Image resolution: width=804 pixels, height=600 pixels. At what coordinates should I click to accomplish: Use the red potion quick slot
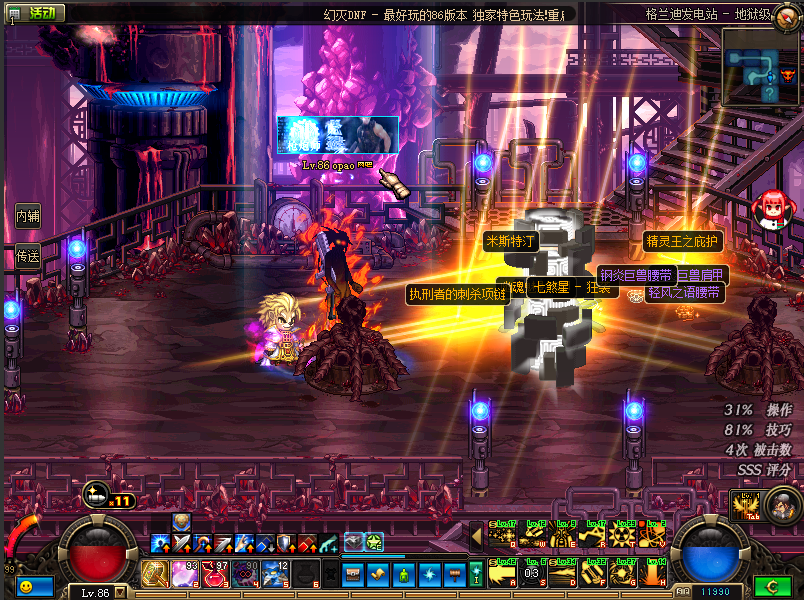[x=215, y=574]
